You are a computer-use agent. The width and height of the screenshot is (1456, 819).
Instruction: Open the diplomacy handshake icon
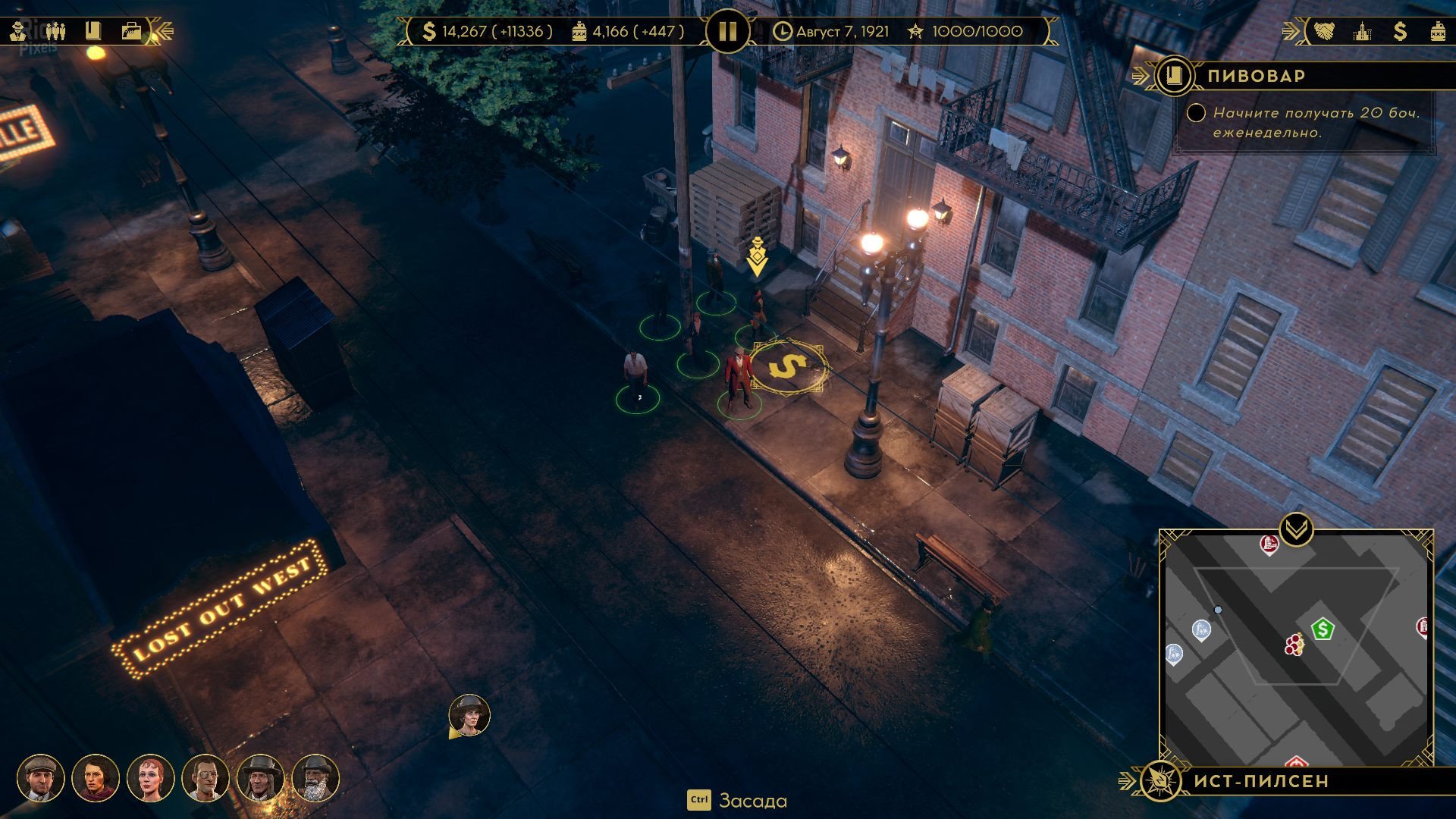tap(1324, 31)
